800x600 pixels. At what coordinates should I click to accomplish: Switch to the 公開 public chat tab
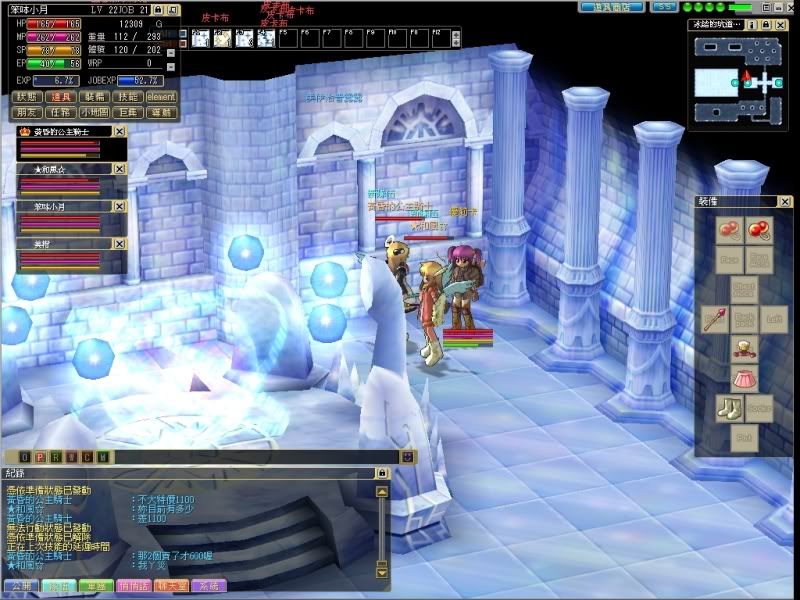(20, 585)
